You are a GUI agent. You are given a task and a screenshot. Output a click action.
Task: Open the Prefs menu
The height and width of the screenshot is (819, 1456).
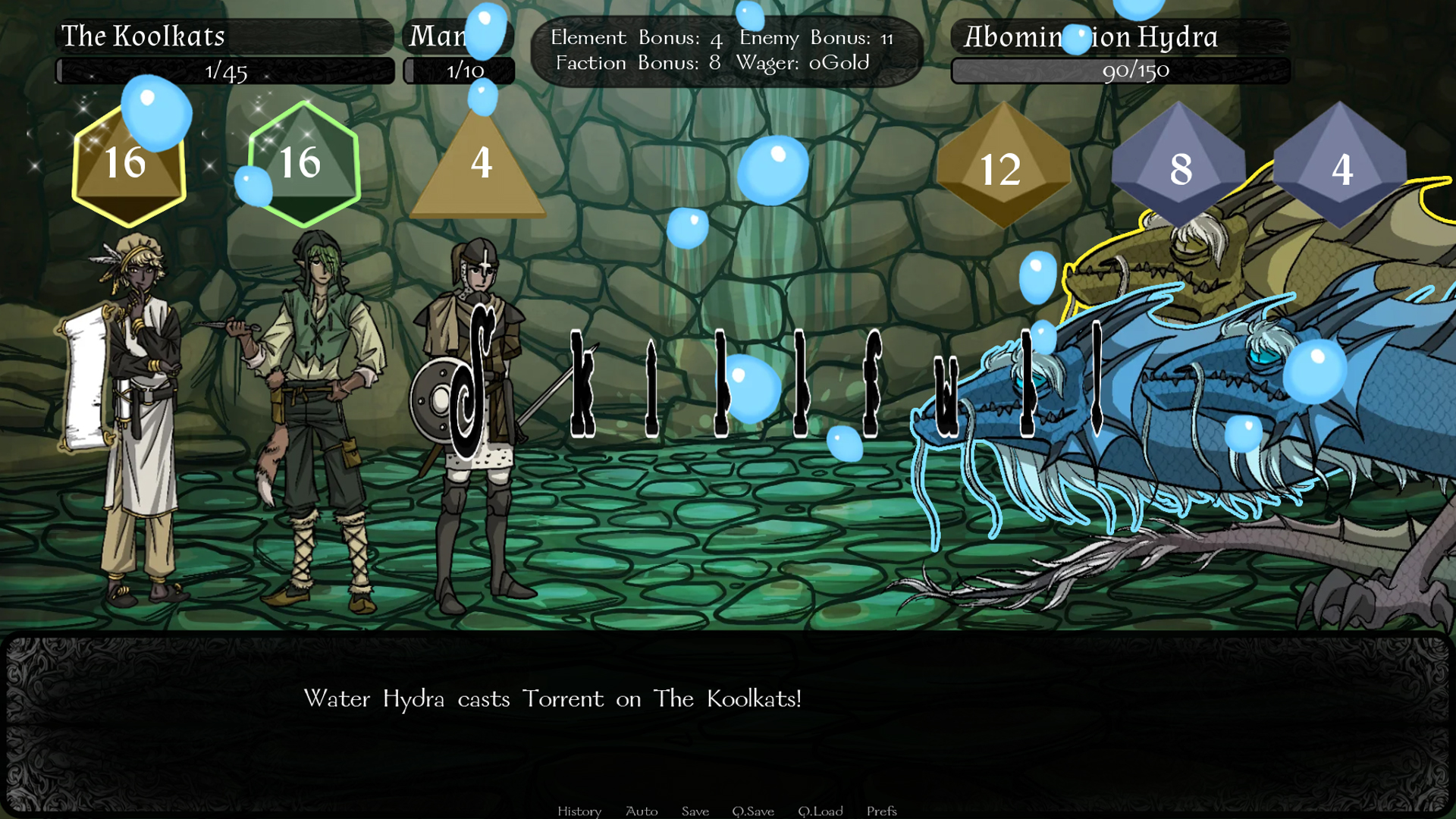pyautogui.click(x=881, y=811)
